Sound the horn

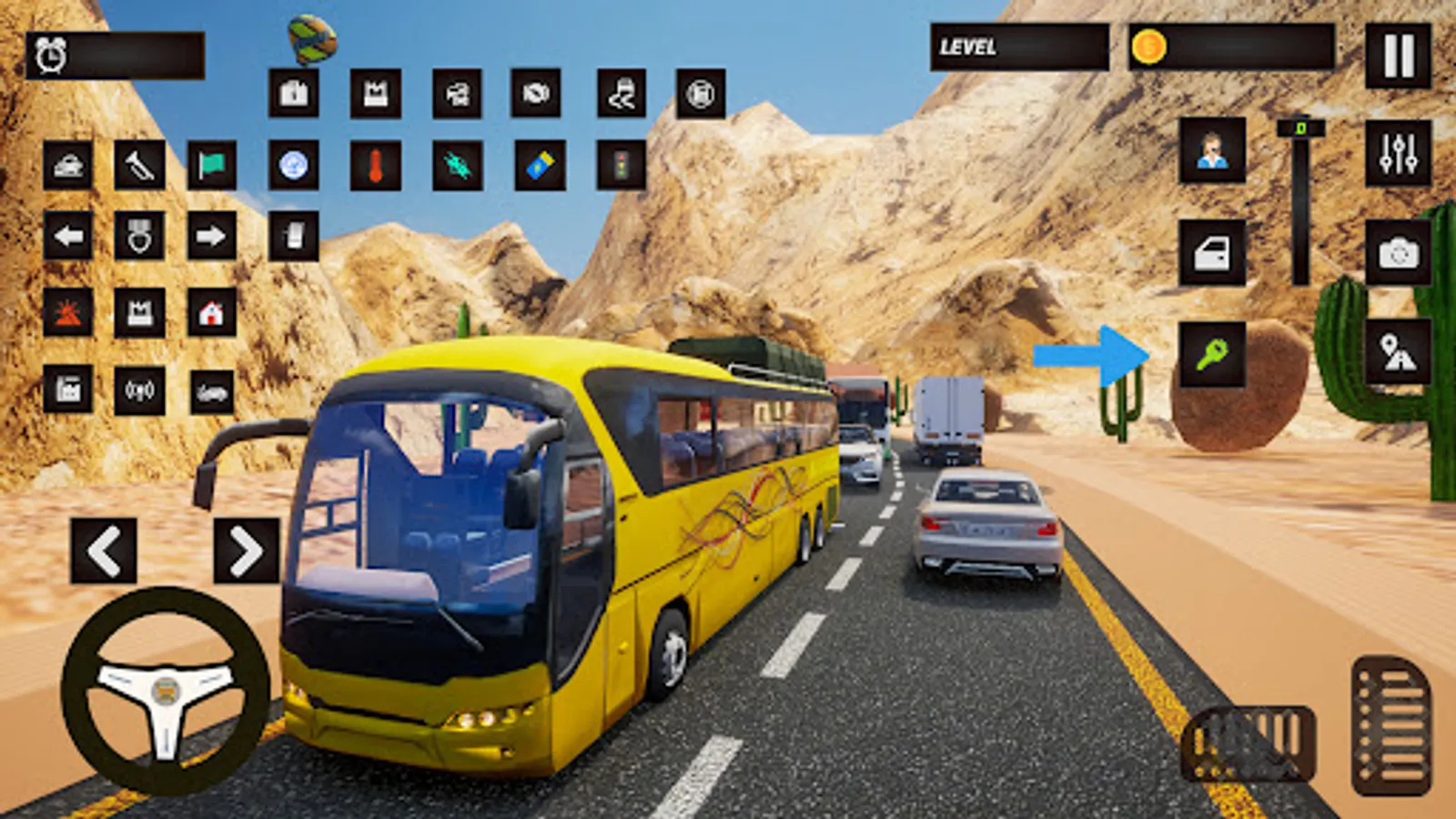pyautogui.click(x=139, y=166)
